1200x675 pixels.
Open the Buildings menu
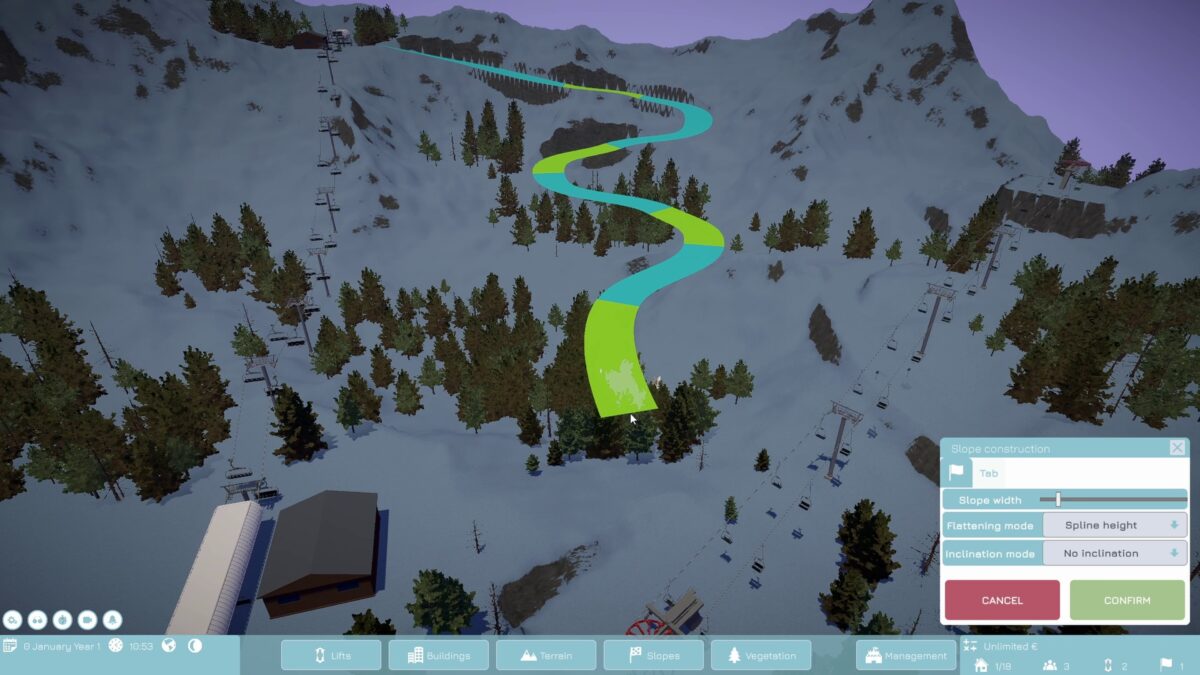coord(438,655)
